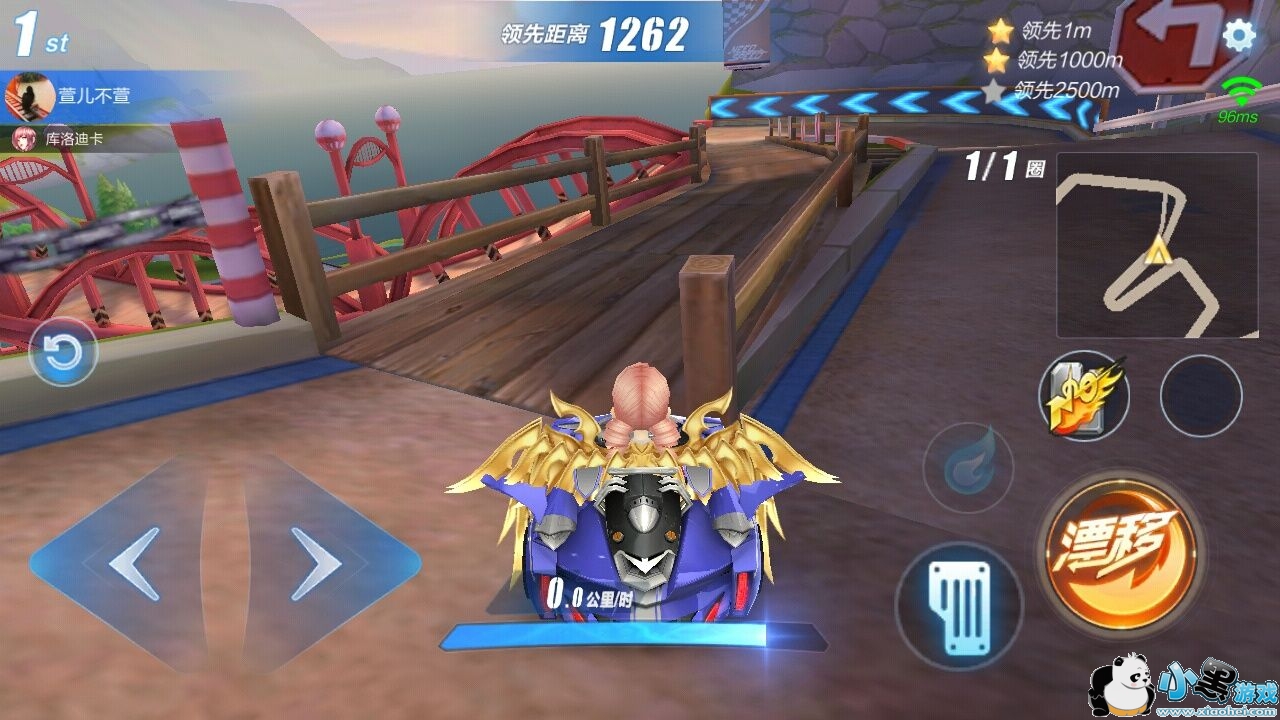Open settings with the gear icon
Viewport: 1280px width, 720px height.
pyautogui.click(x=1239, y=36)
